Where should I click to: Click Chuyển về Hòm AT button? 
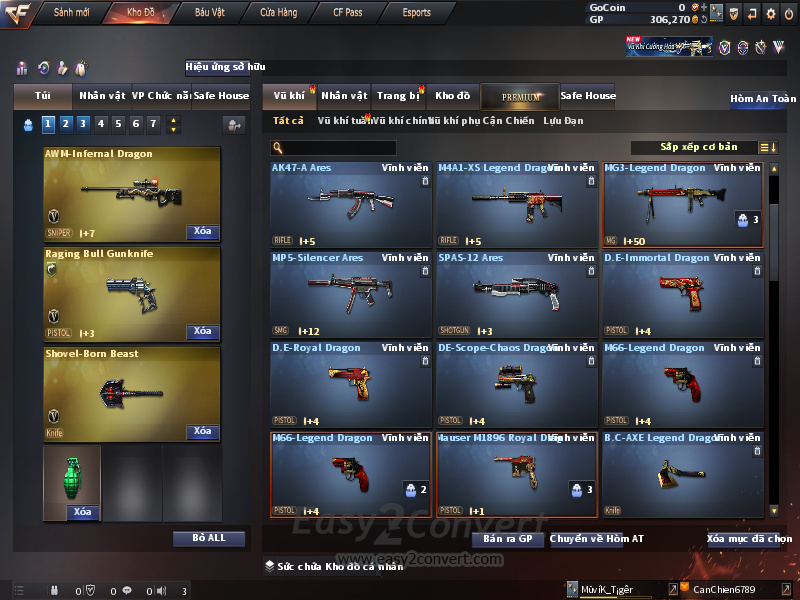[x=597, y=539]
